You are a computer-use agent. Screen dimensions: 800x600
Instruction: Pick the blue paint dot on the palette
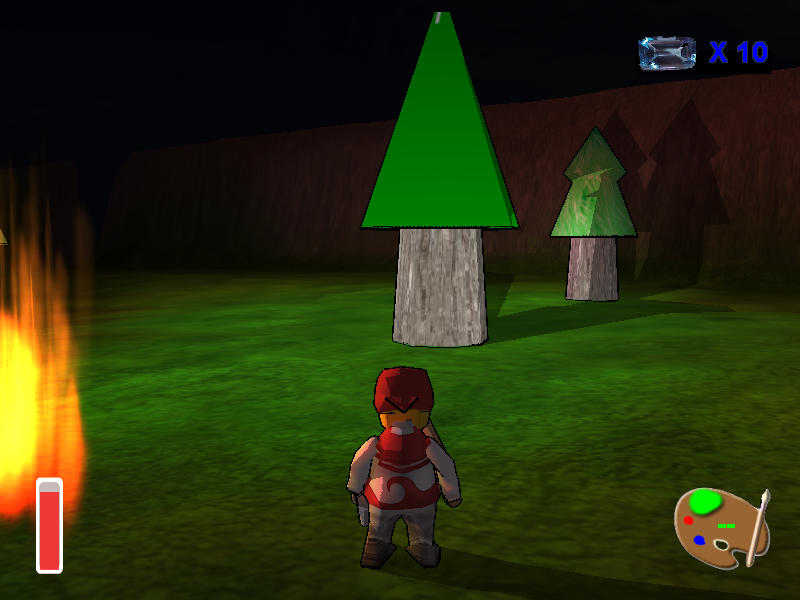(x=699, y=540)
